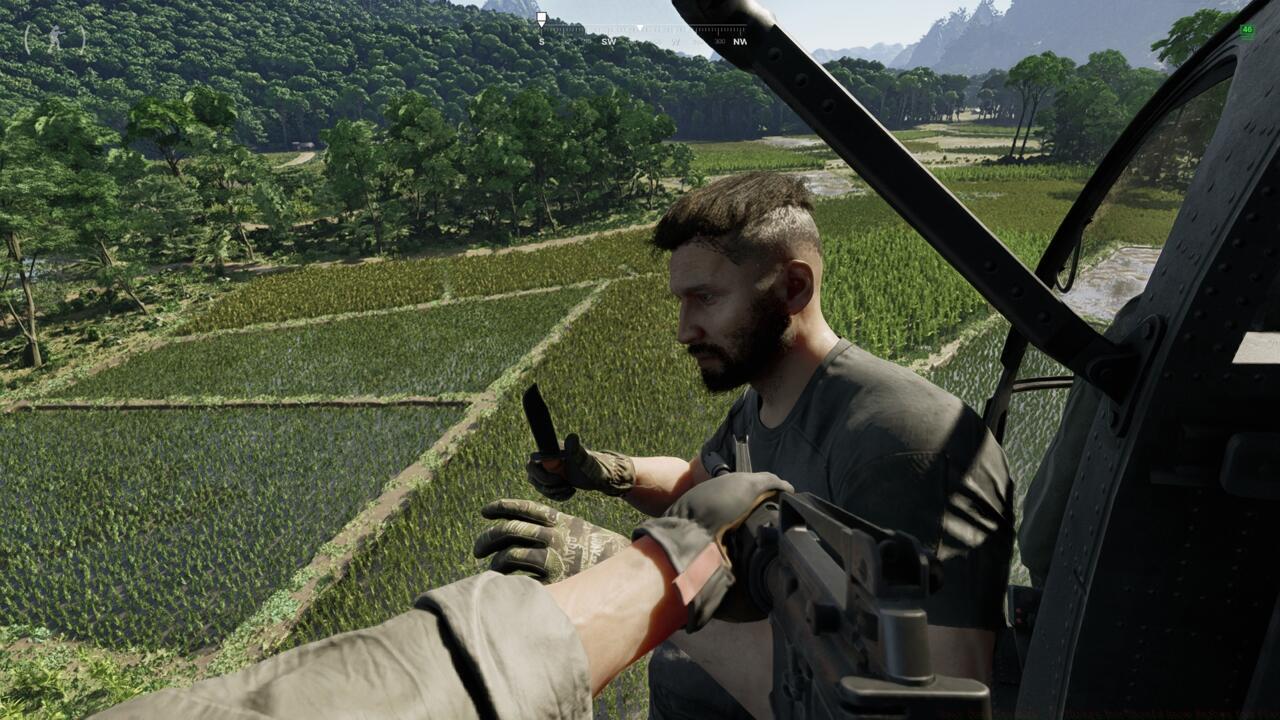The image size is (1280, 720).
Task: Select the white grenade item icon above compass
Action: tap(541, 18)
